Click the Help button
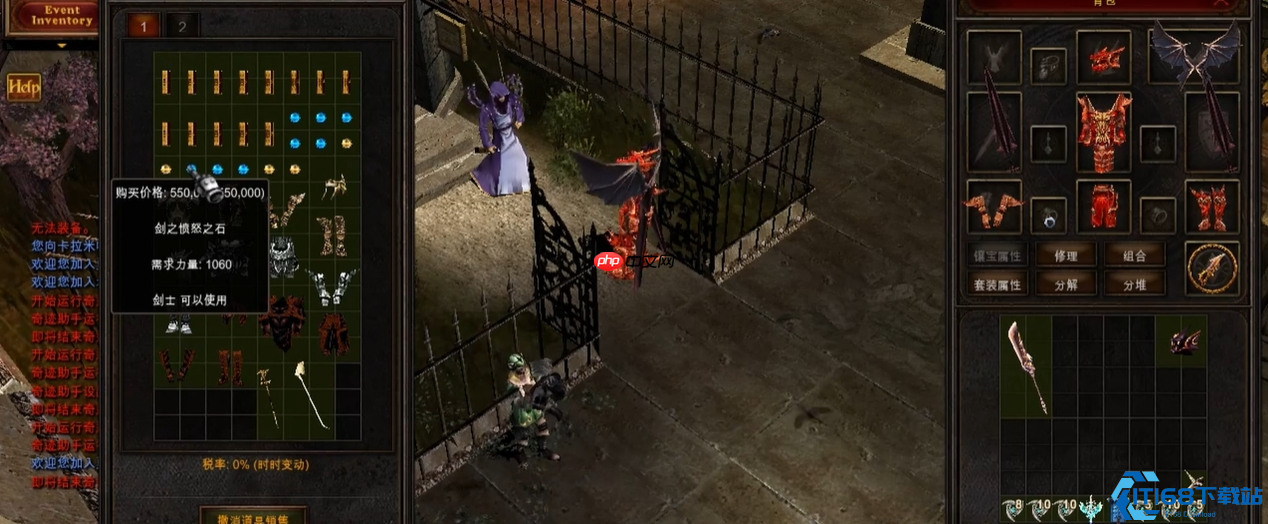 coord(24,87)
